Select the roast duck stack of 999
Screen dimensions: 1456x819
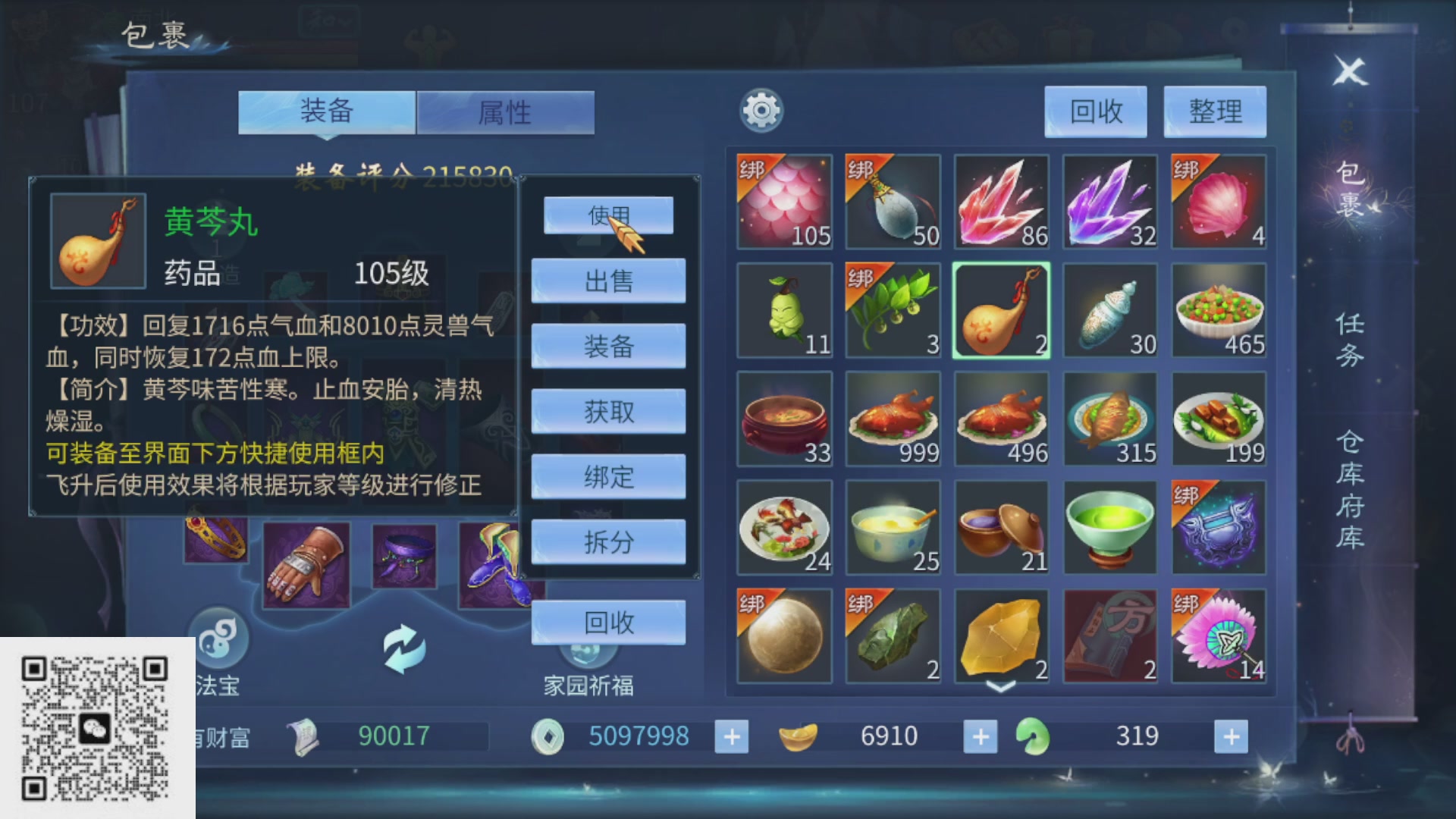pyautogui.click(x=893, y=419)
